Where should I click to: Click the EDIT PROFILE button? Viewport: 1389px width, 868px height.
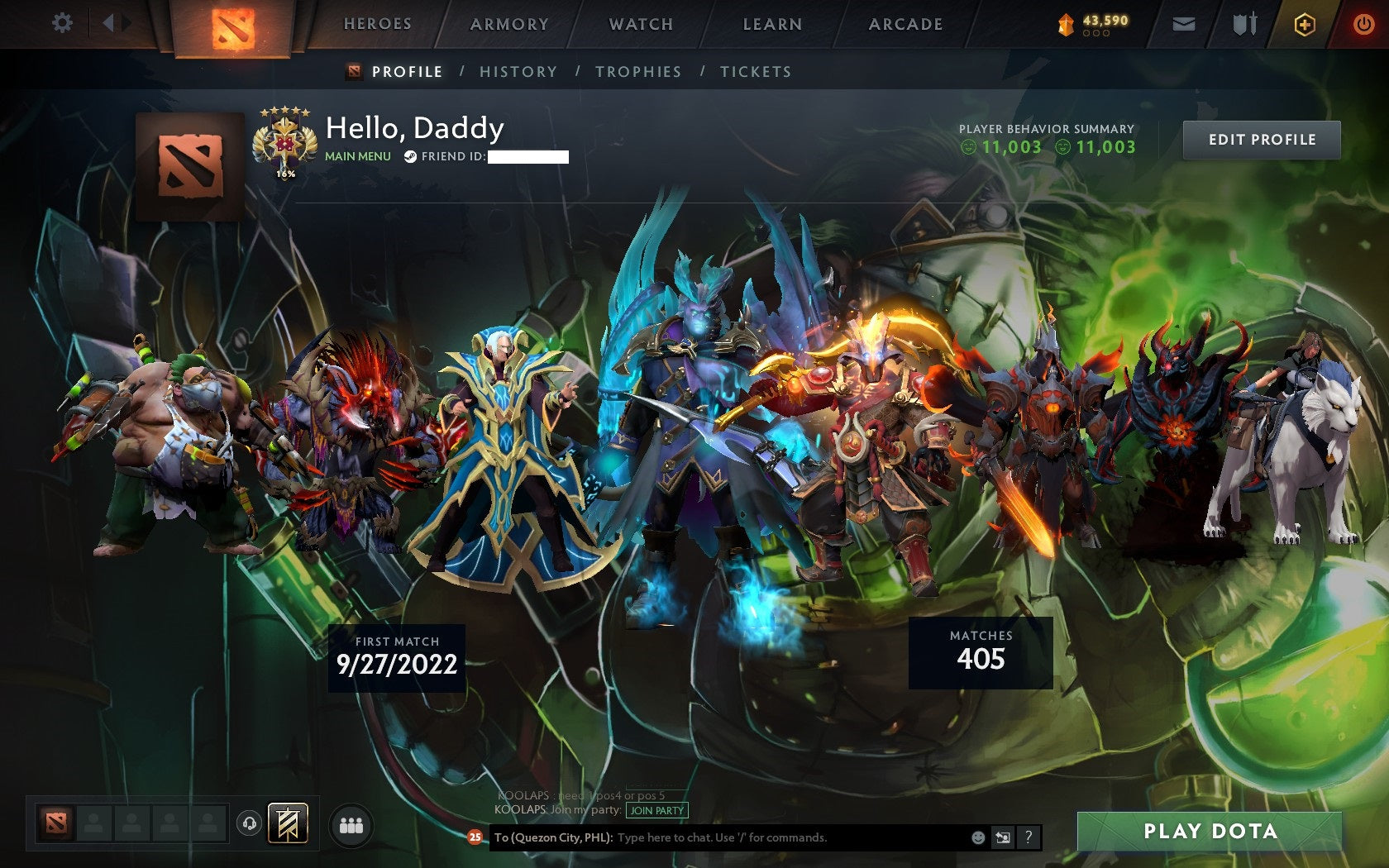1263,139
